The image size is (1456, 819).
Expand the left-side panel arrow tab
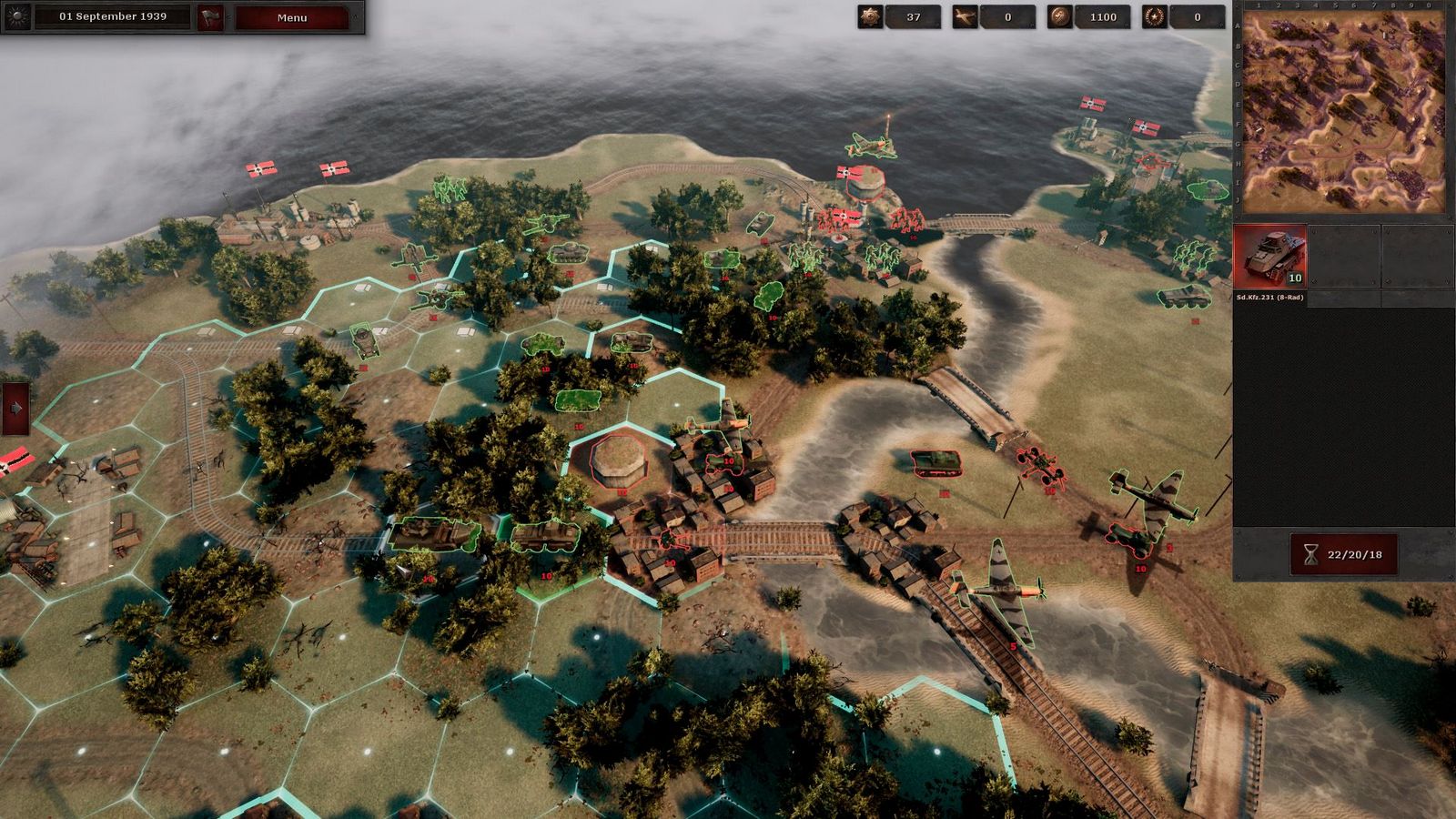[16, 407]
